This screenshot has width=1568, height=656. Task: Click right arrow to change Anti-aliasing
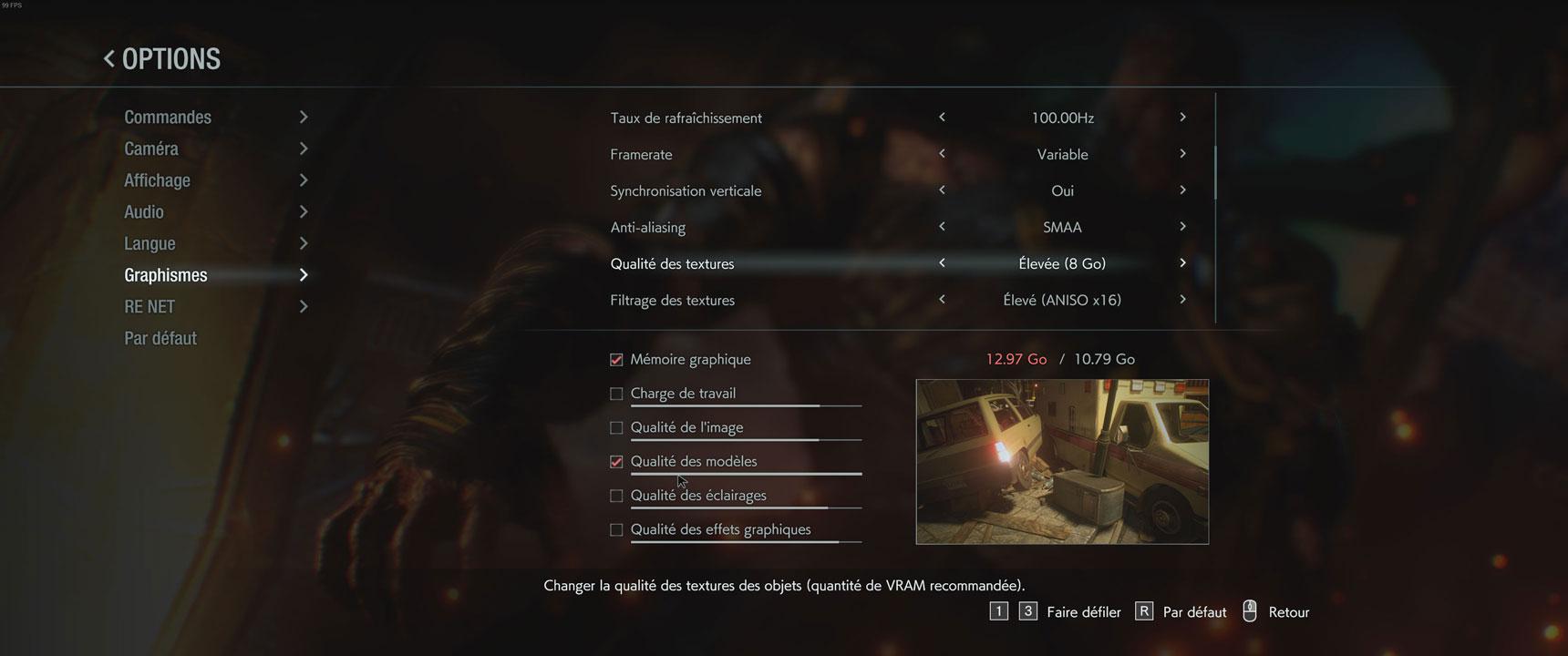coord(1182,226)
